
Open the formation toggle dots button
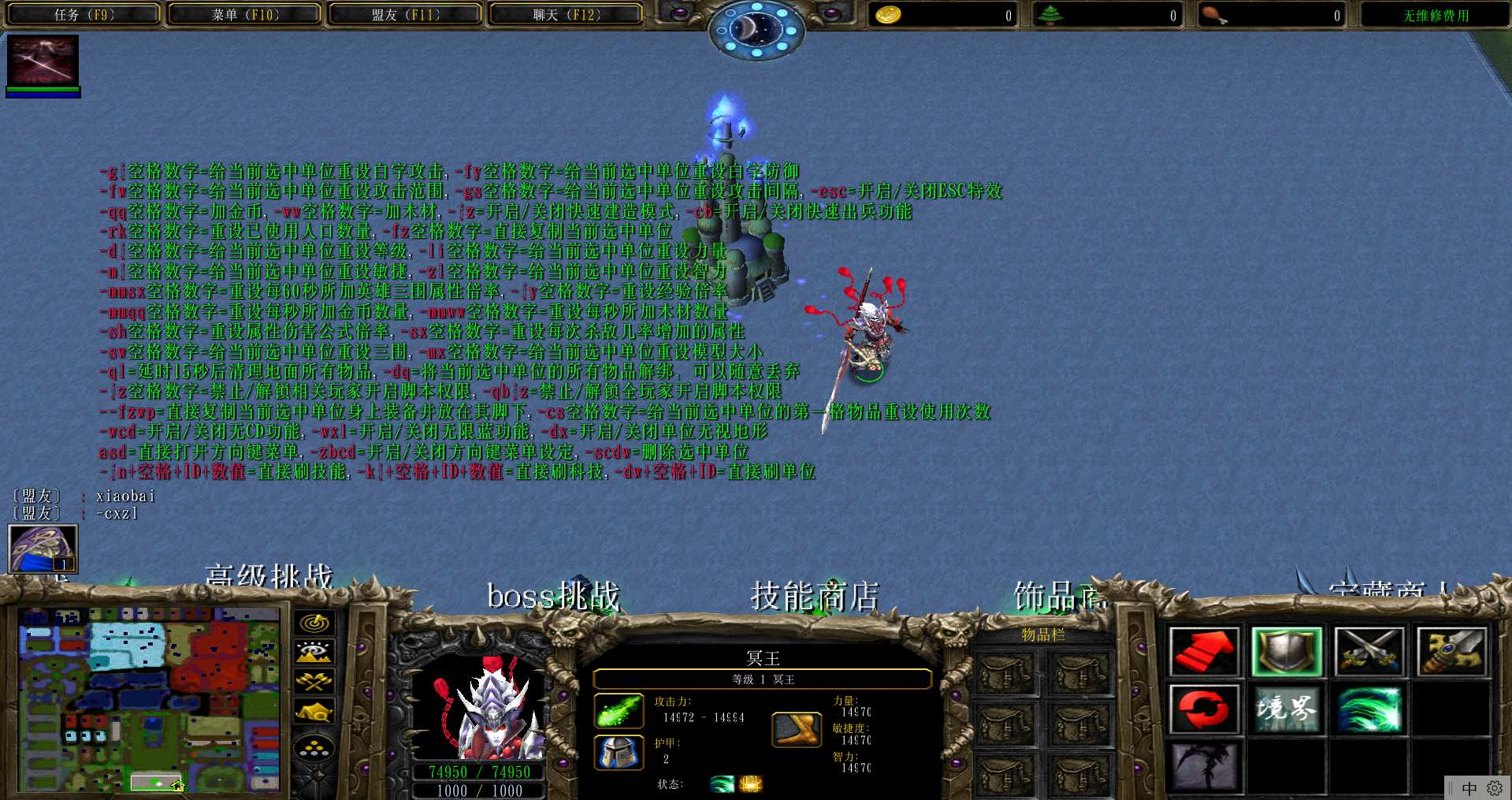[x=314, y=747]
